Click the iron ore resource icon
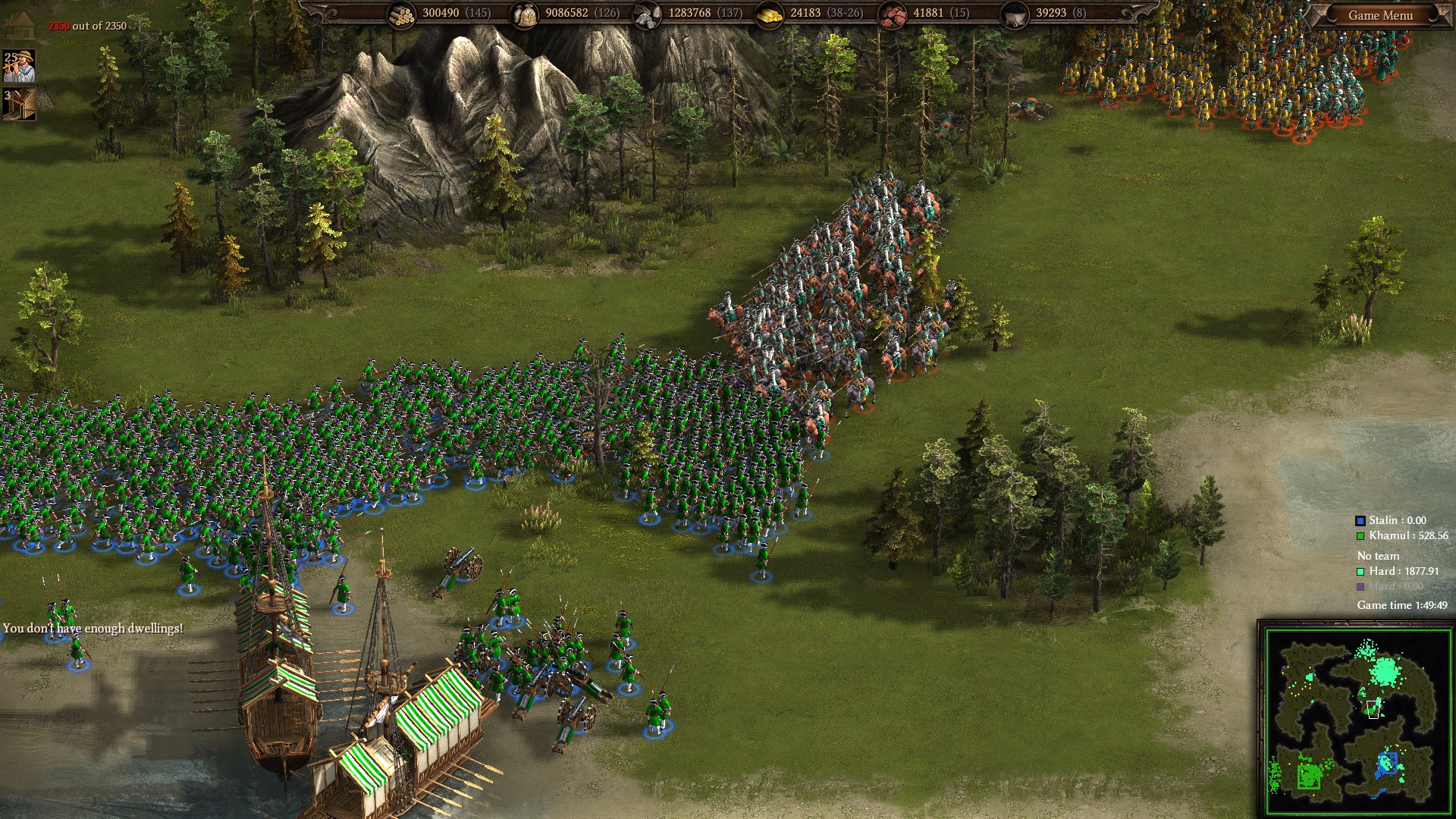Screen dimensions: 1456x819 click(892, 14)
